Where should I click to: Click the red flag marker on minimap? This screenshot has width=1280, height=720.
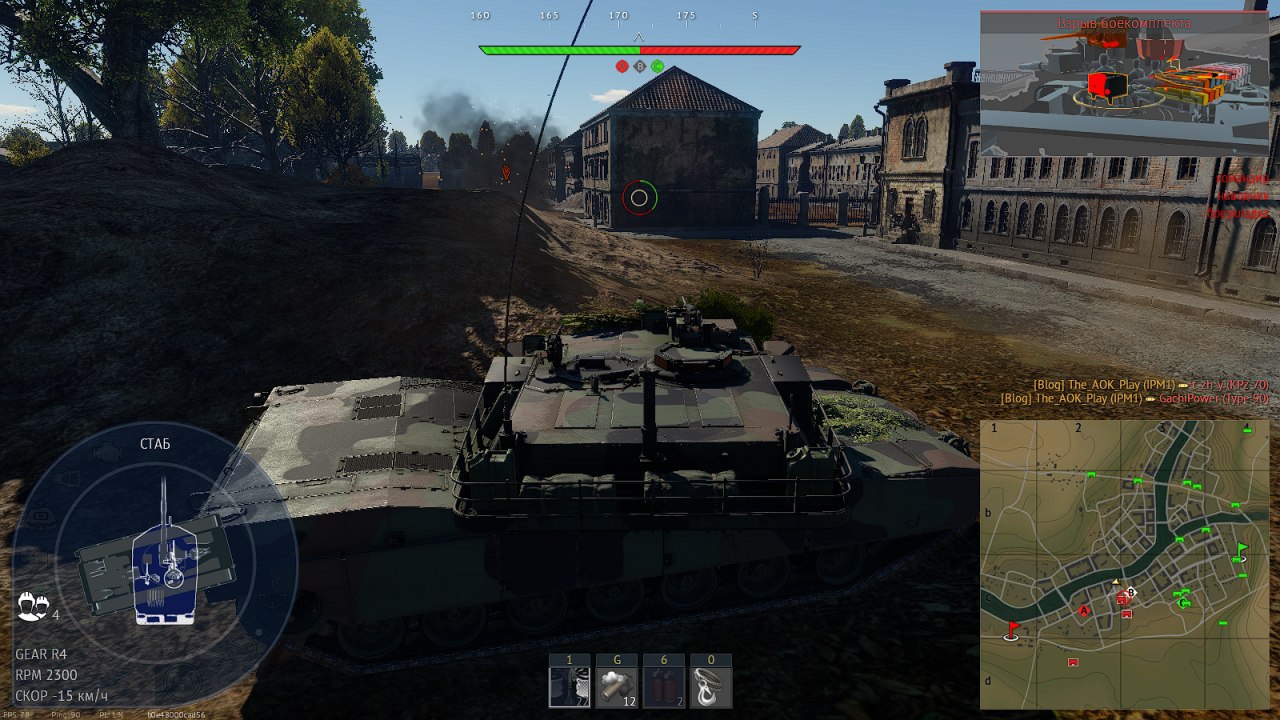(x=1012, y=629)
